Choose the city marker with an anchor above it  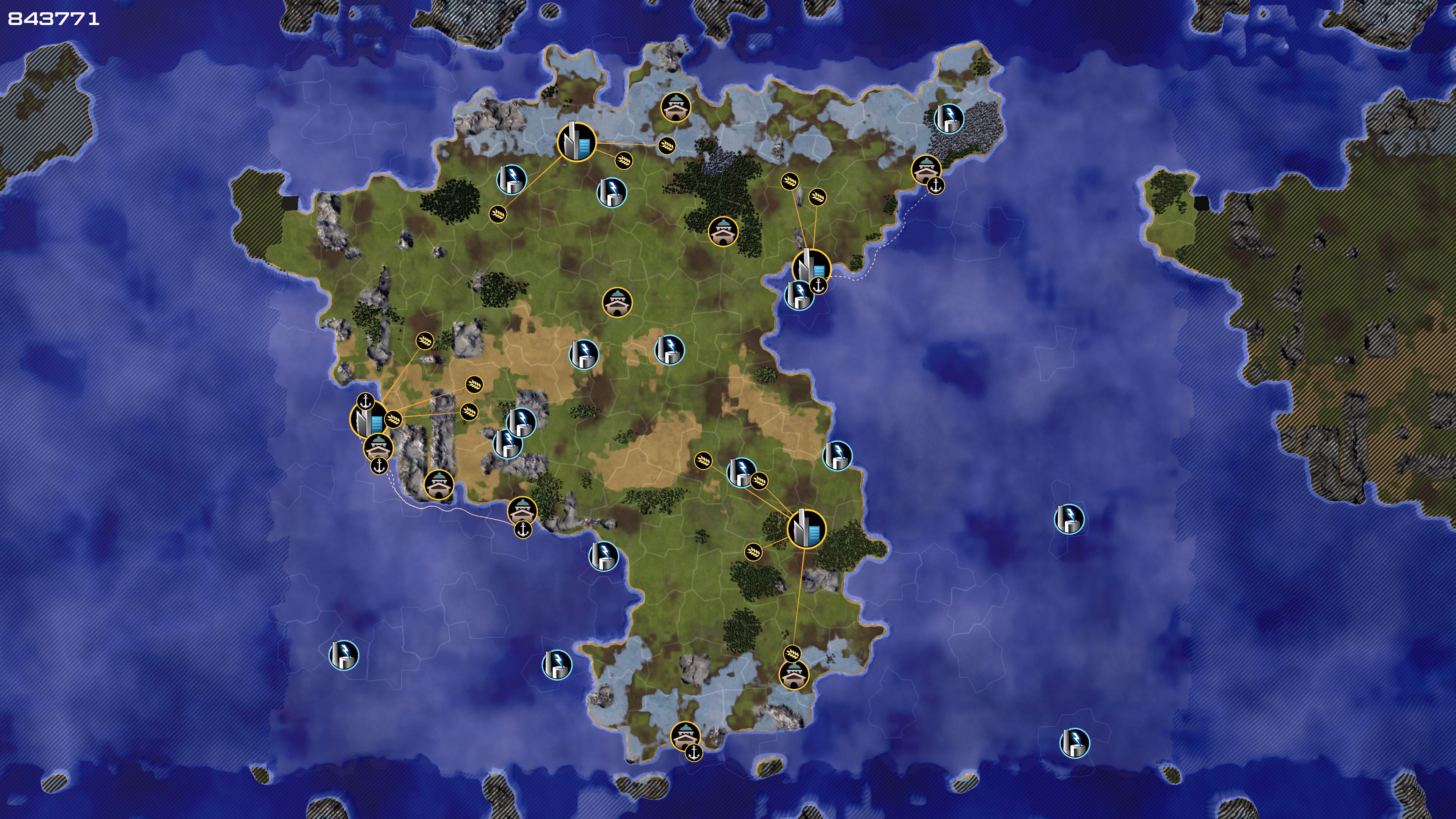(x=369, y=419)
